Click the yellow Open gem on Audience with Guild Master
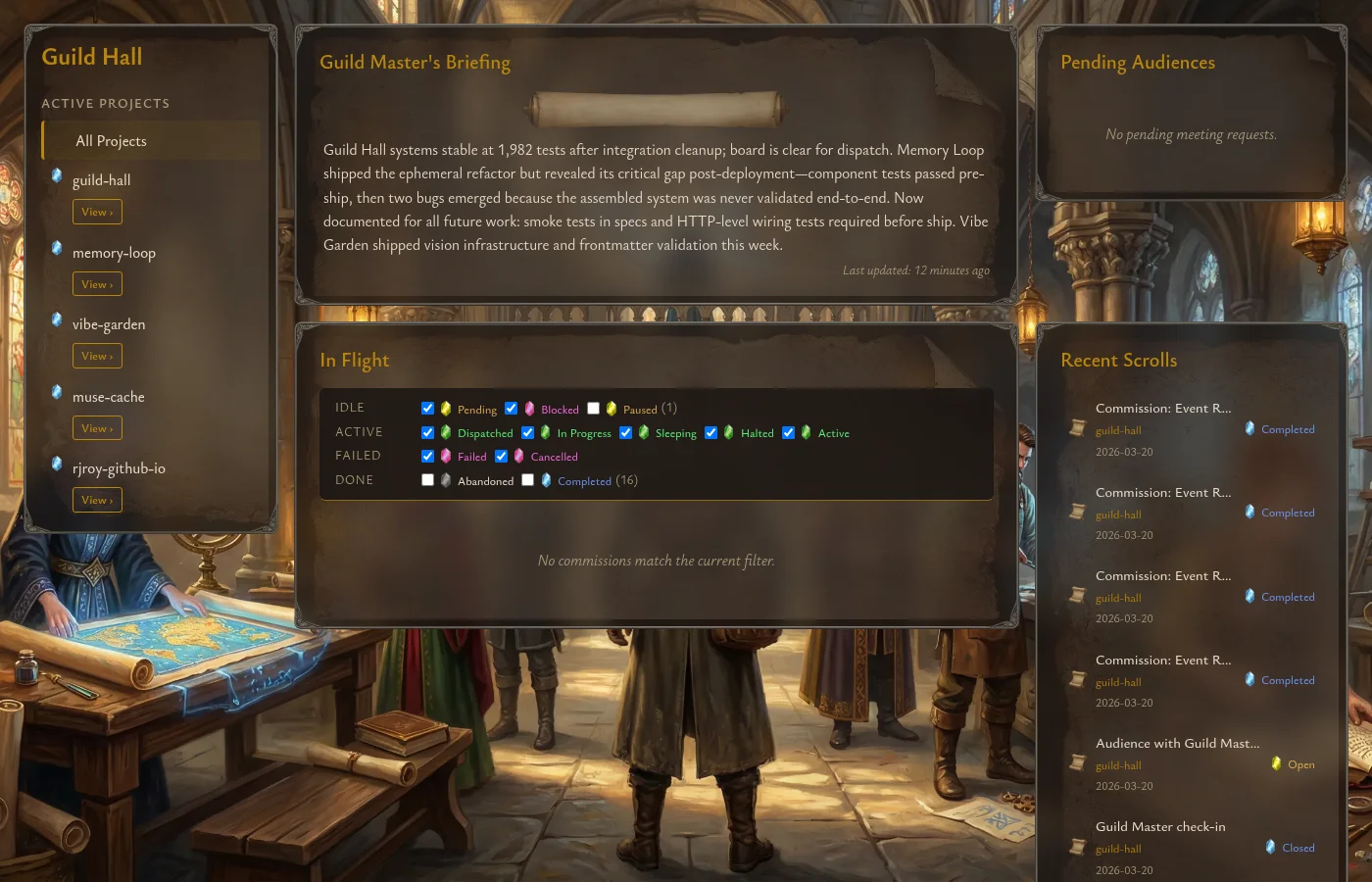 click(x=1277, y=763)
